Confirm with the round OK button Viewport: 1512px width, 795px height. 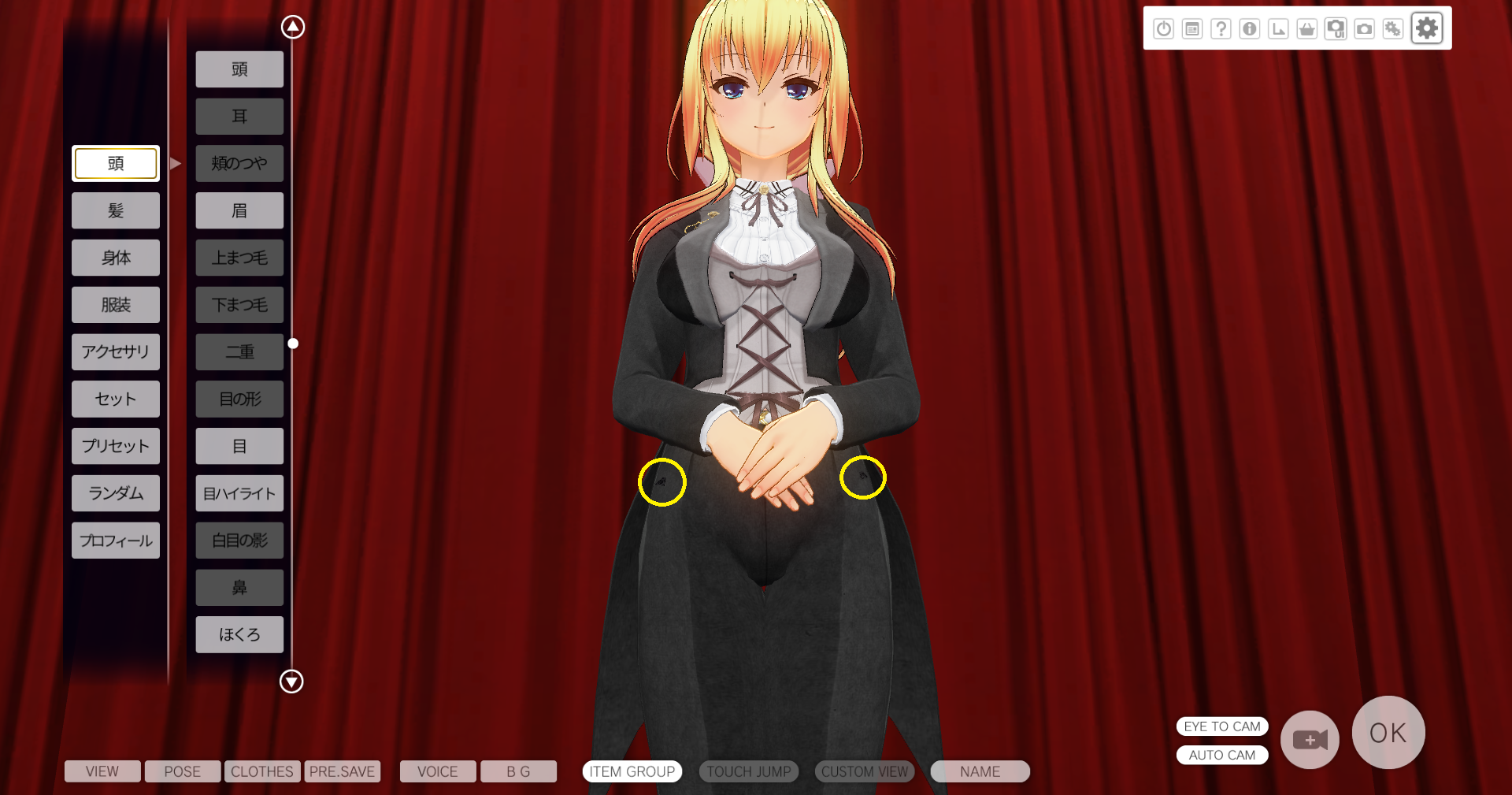[x=1388, y=733]
